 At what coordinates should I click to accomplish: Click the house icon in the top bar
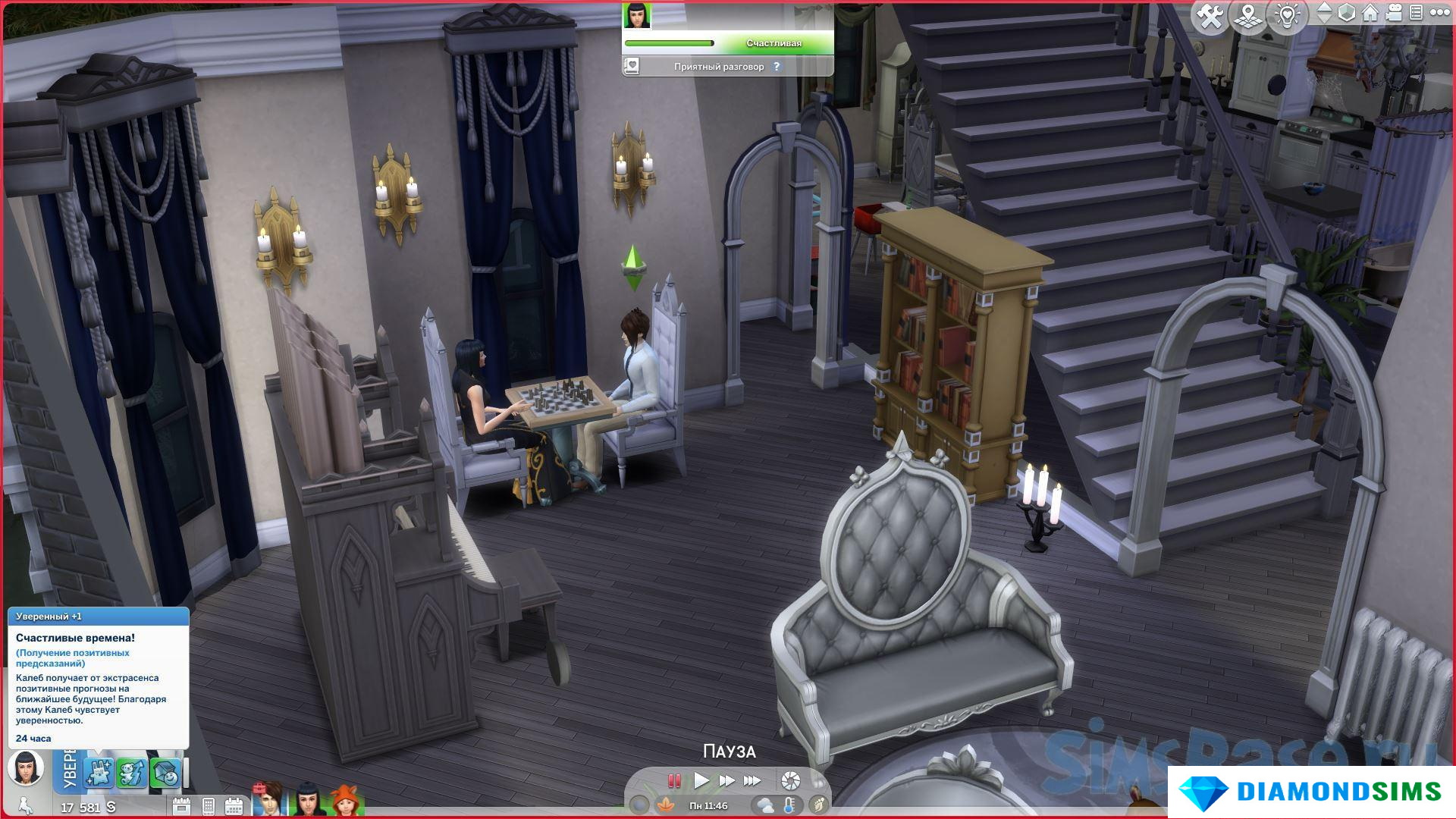[1370, 14]
